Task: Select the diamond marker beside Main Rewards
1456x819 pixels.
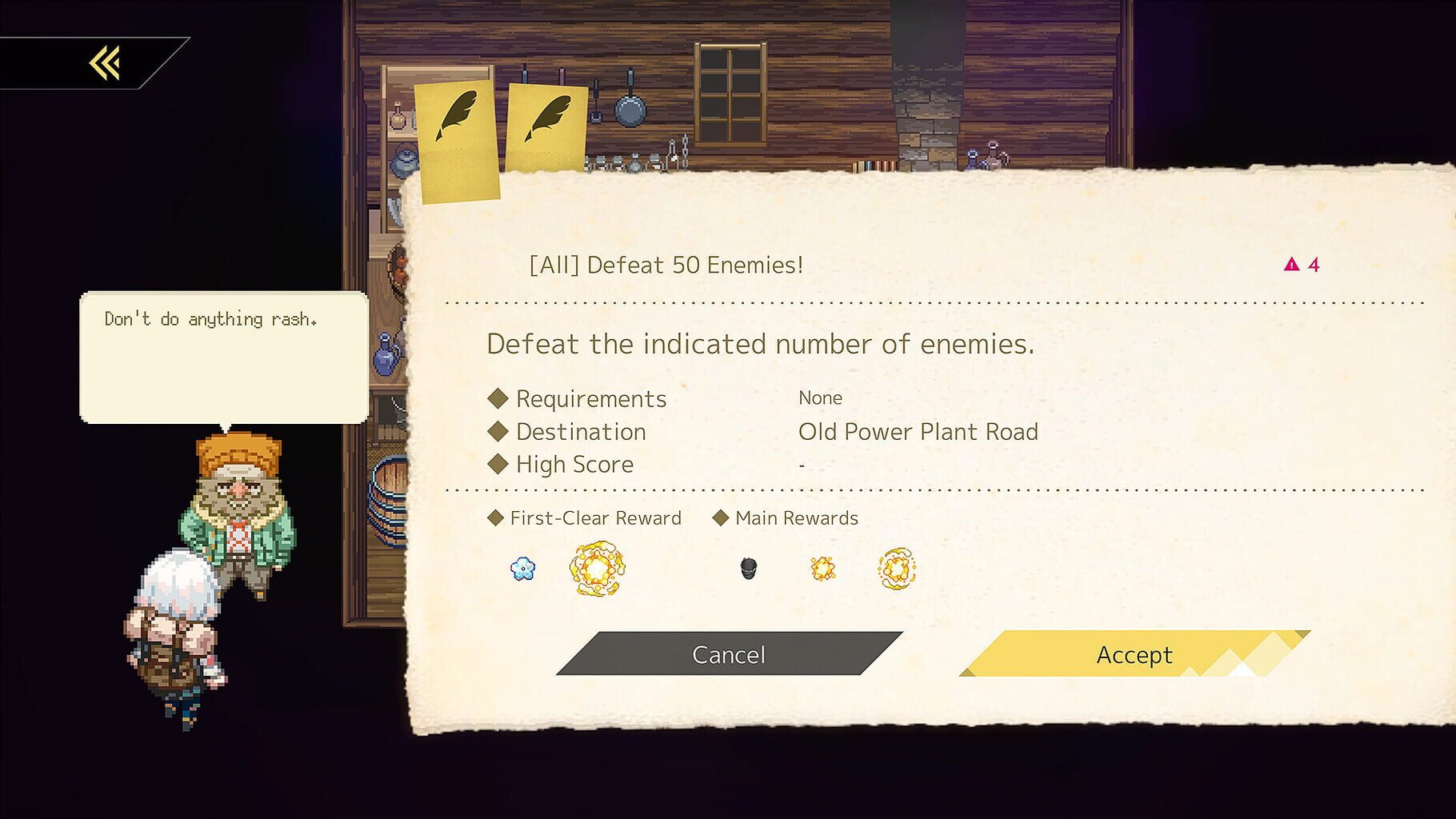Action: coord(721,517)
